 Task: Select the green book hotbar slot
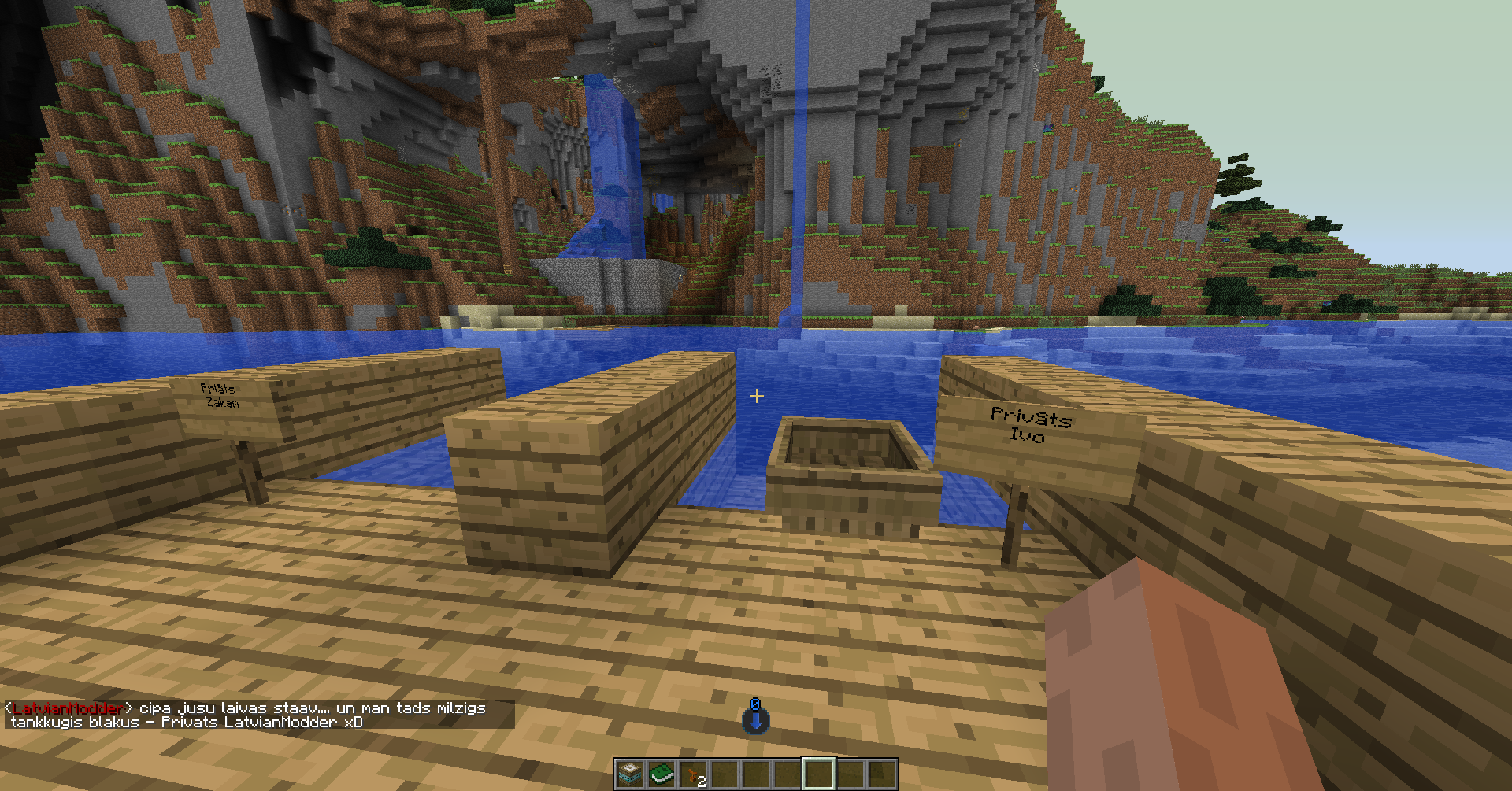[661, 774]
